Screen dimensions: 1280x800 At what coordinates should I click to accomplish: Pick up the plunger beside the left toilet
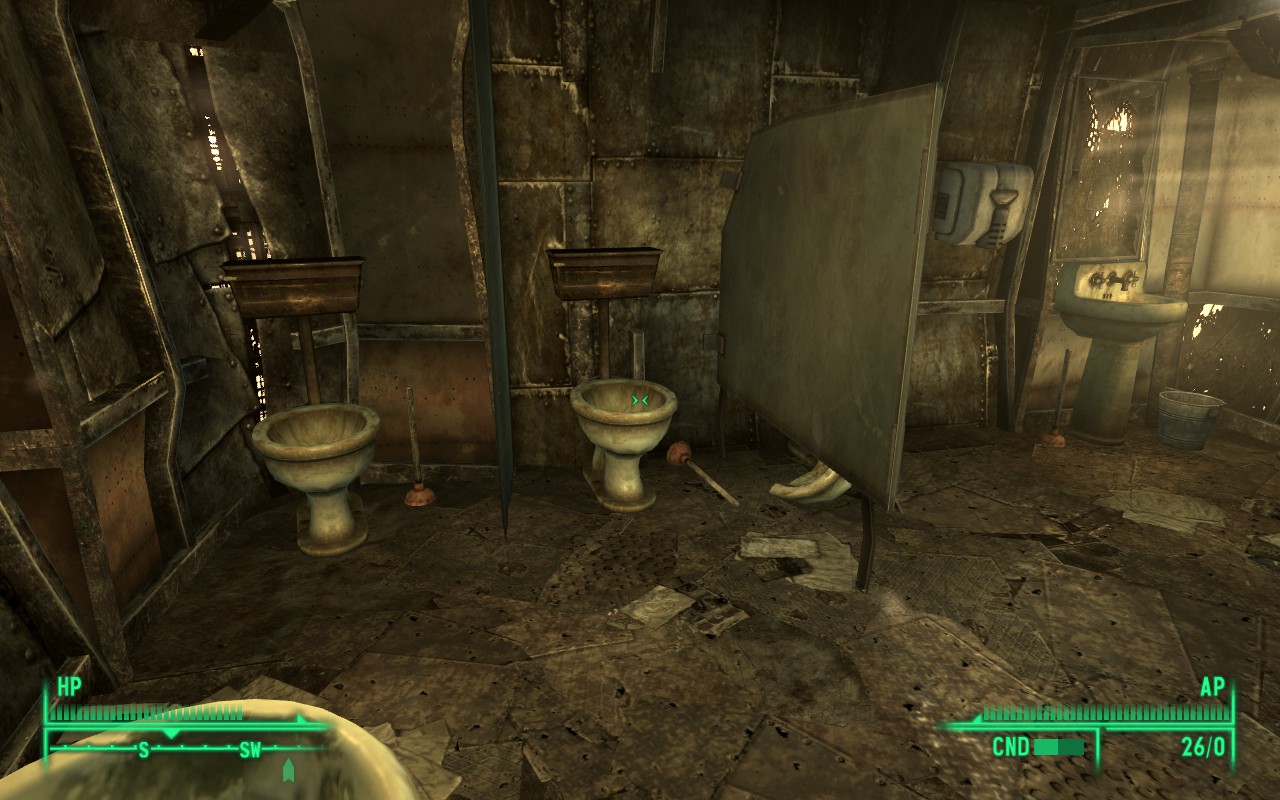point(420,480)
